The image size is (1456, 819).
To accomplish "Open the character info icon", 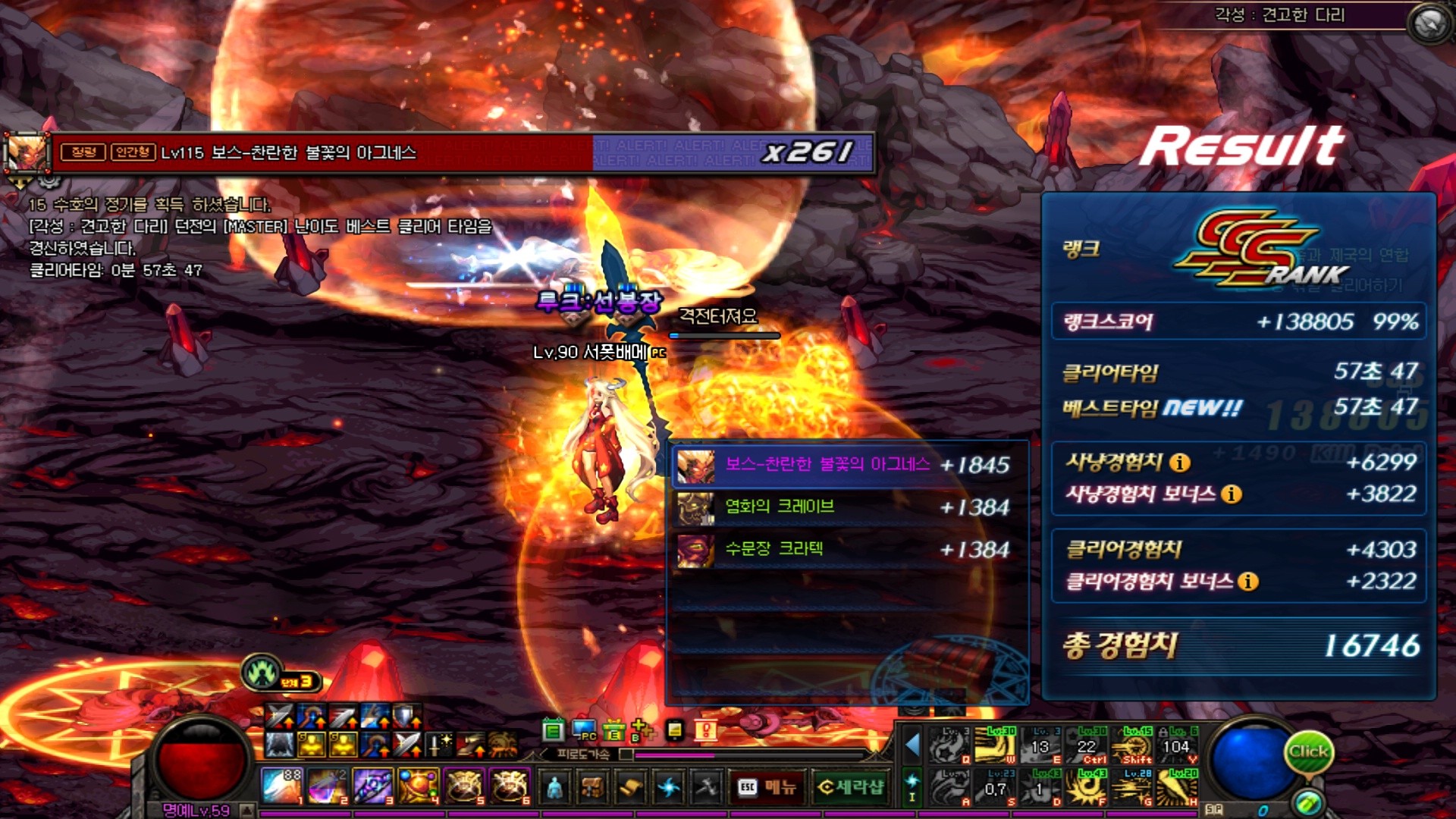I will click(555, 788).
